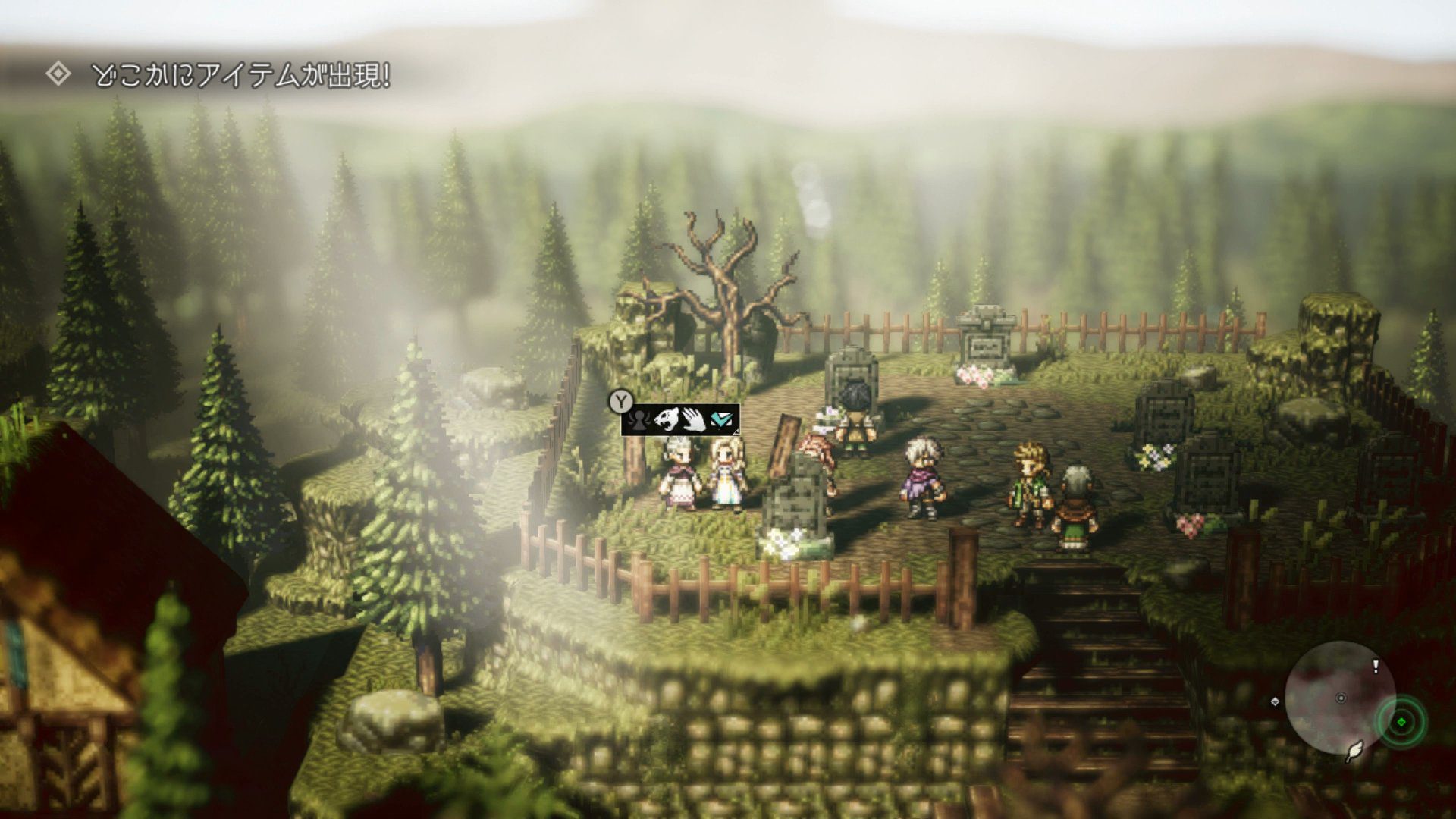The image size is (1456, 819).
Task: Click the どこかにアイテムが出現! notification text
Action: (243, 74)
